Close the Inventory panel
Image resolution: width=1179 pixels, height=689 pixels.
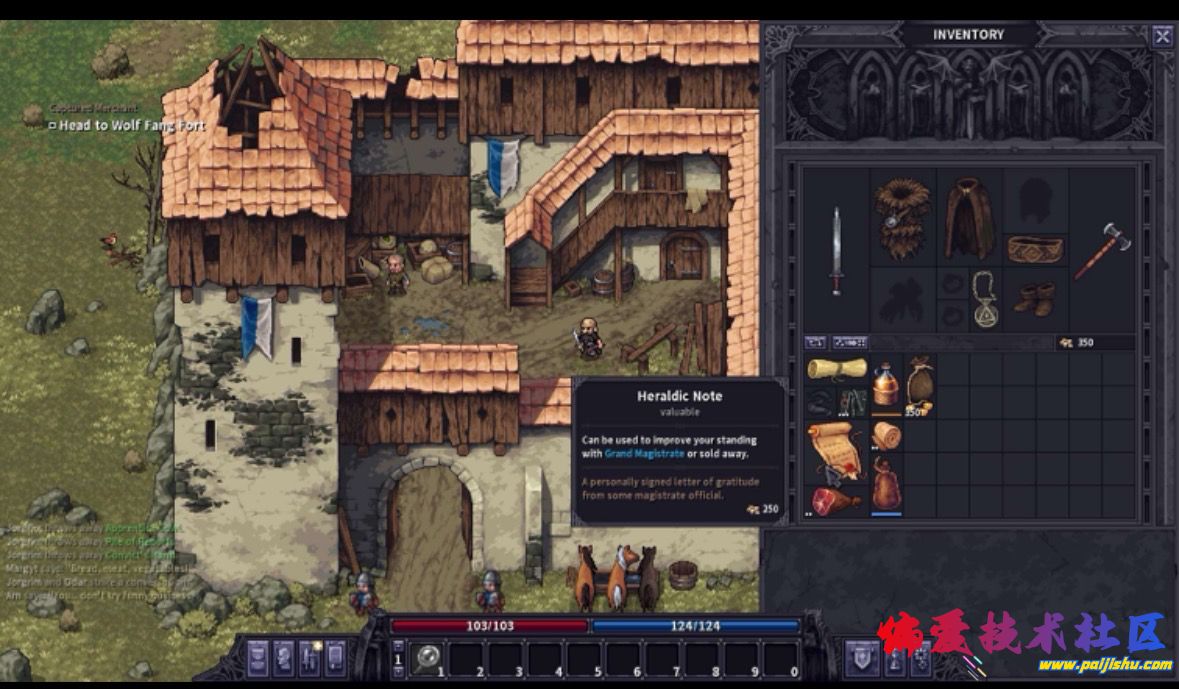tap(1161, 37)
